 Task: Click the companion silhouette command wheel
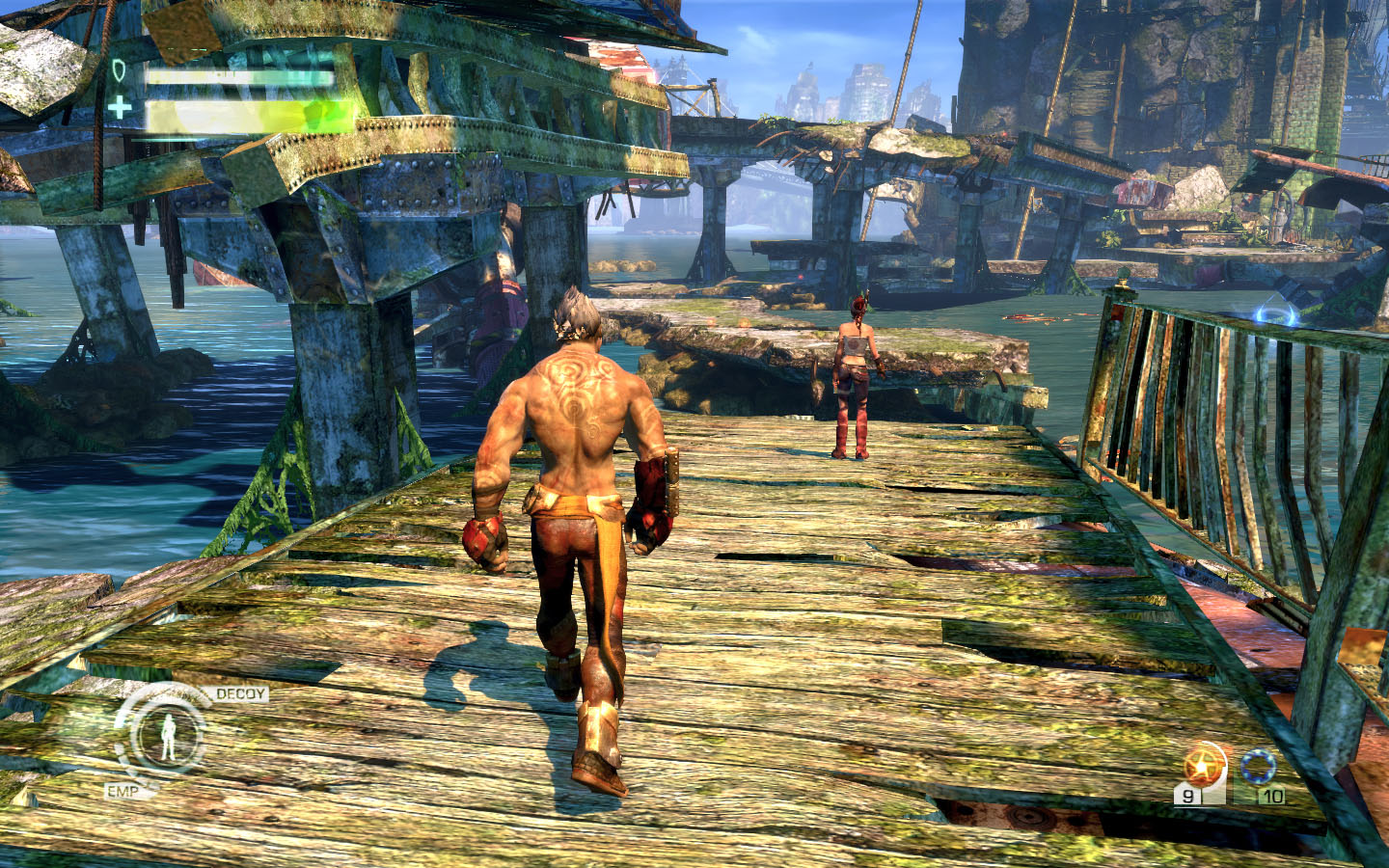tap(168, 736)
